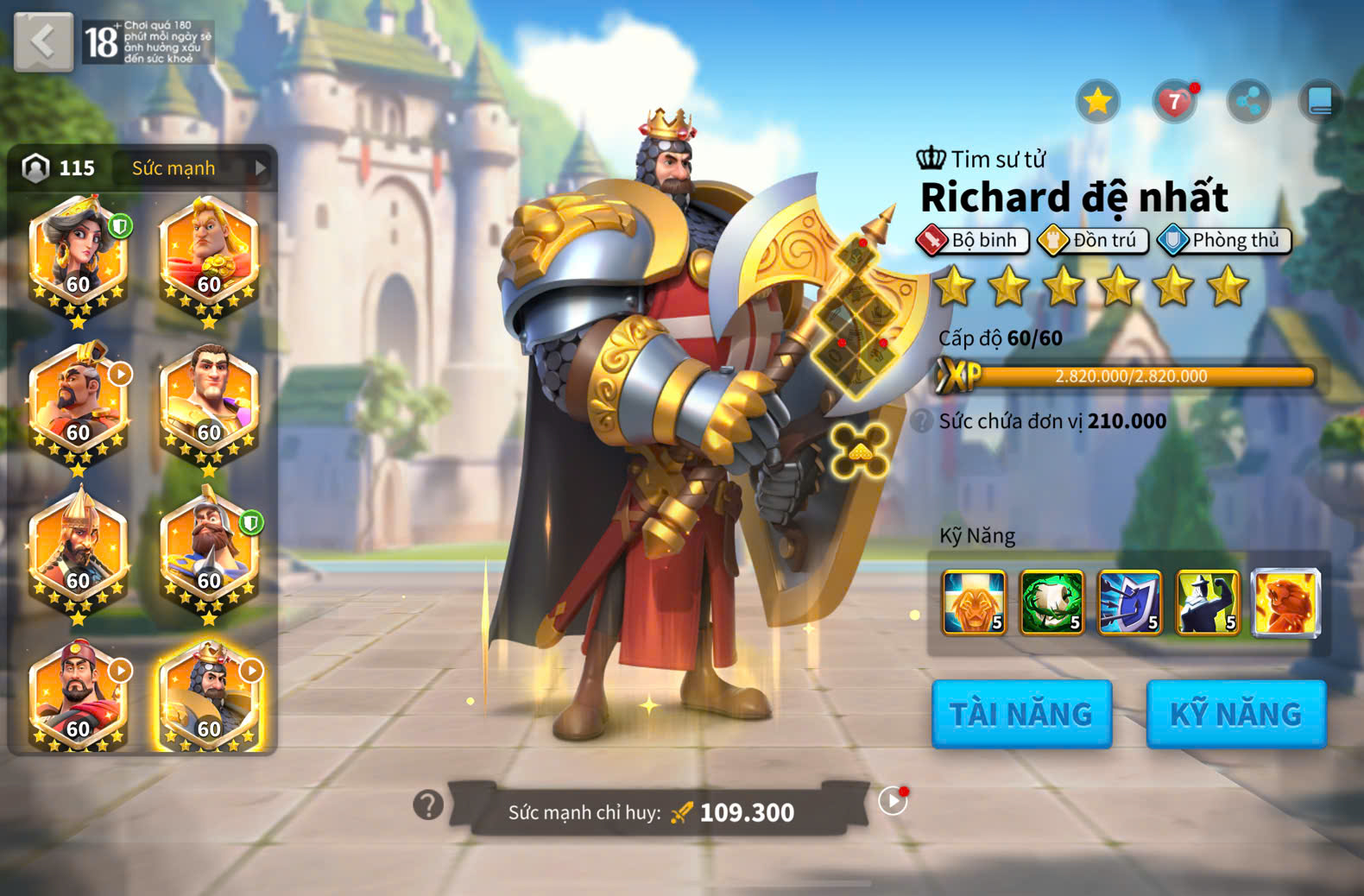
Task: View the golden lion face skill
Action: pos(974,603)
